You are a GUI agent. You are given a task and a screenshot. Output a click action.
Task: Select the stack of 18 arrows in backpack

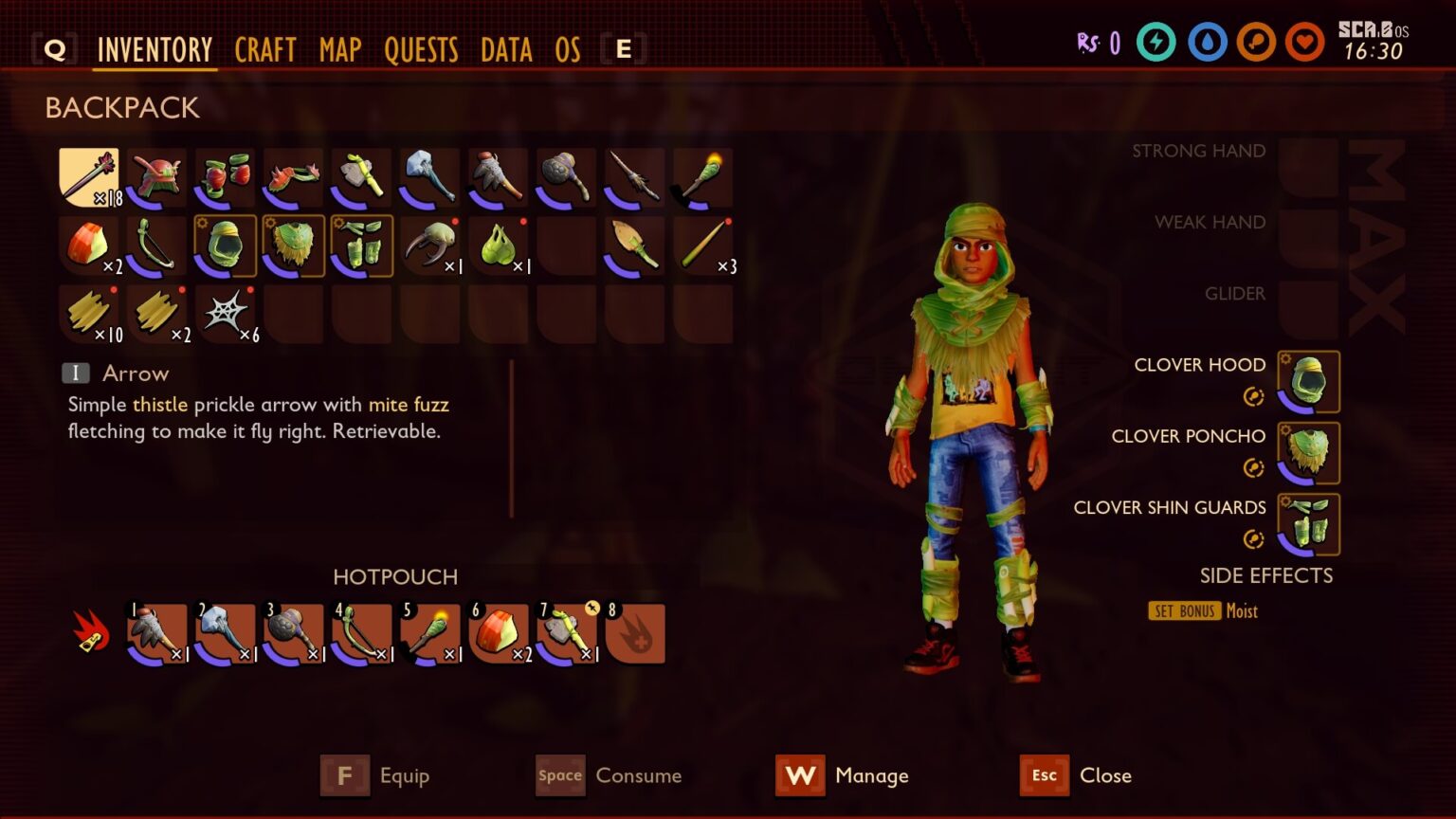point(88,176)
